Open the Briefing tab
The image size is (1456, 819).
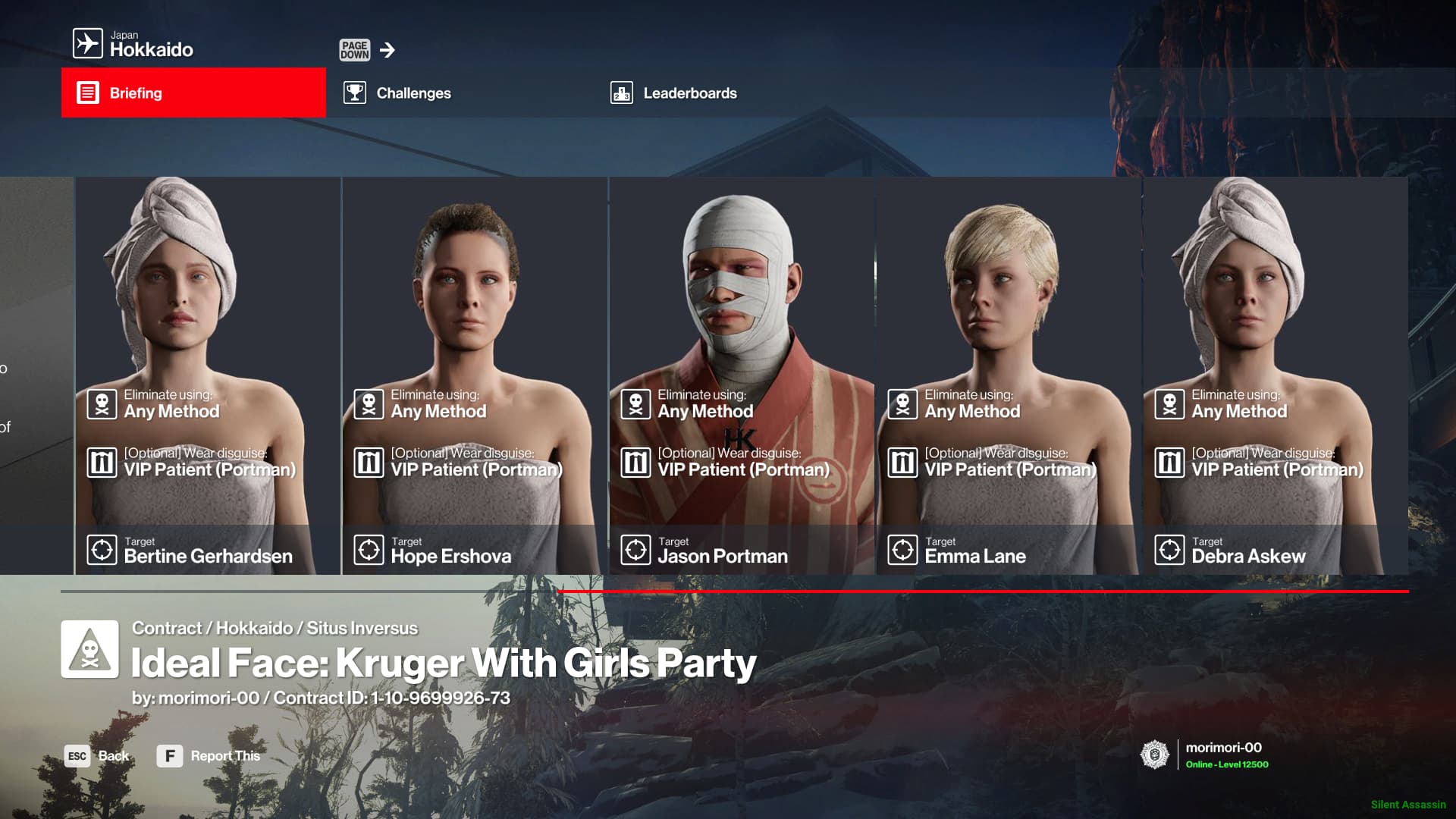pyautogui.click(x=193, y=93)
